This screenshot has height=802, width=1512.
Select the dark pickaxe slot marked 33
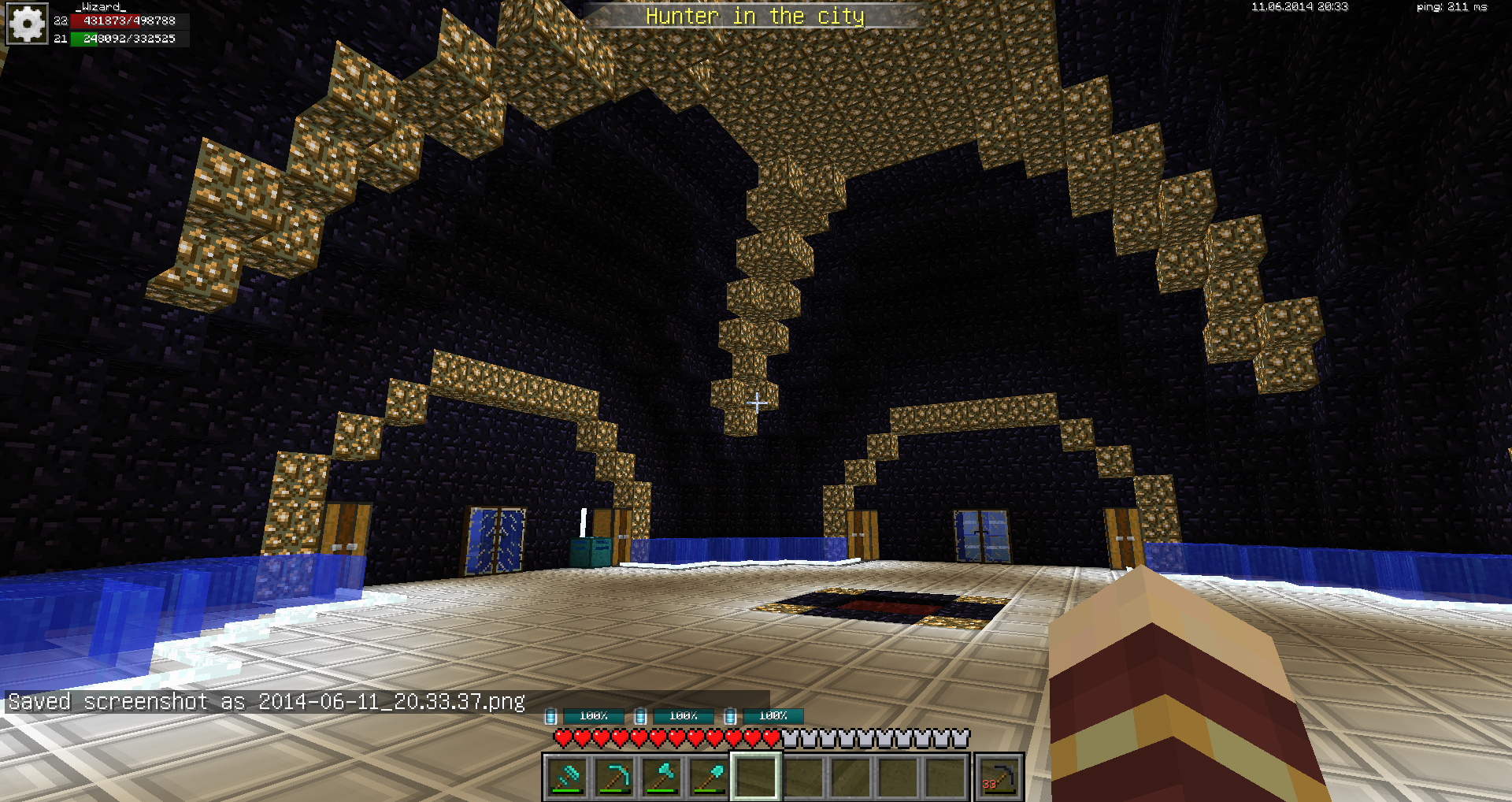point(999,777)
